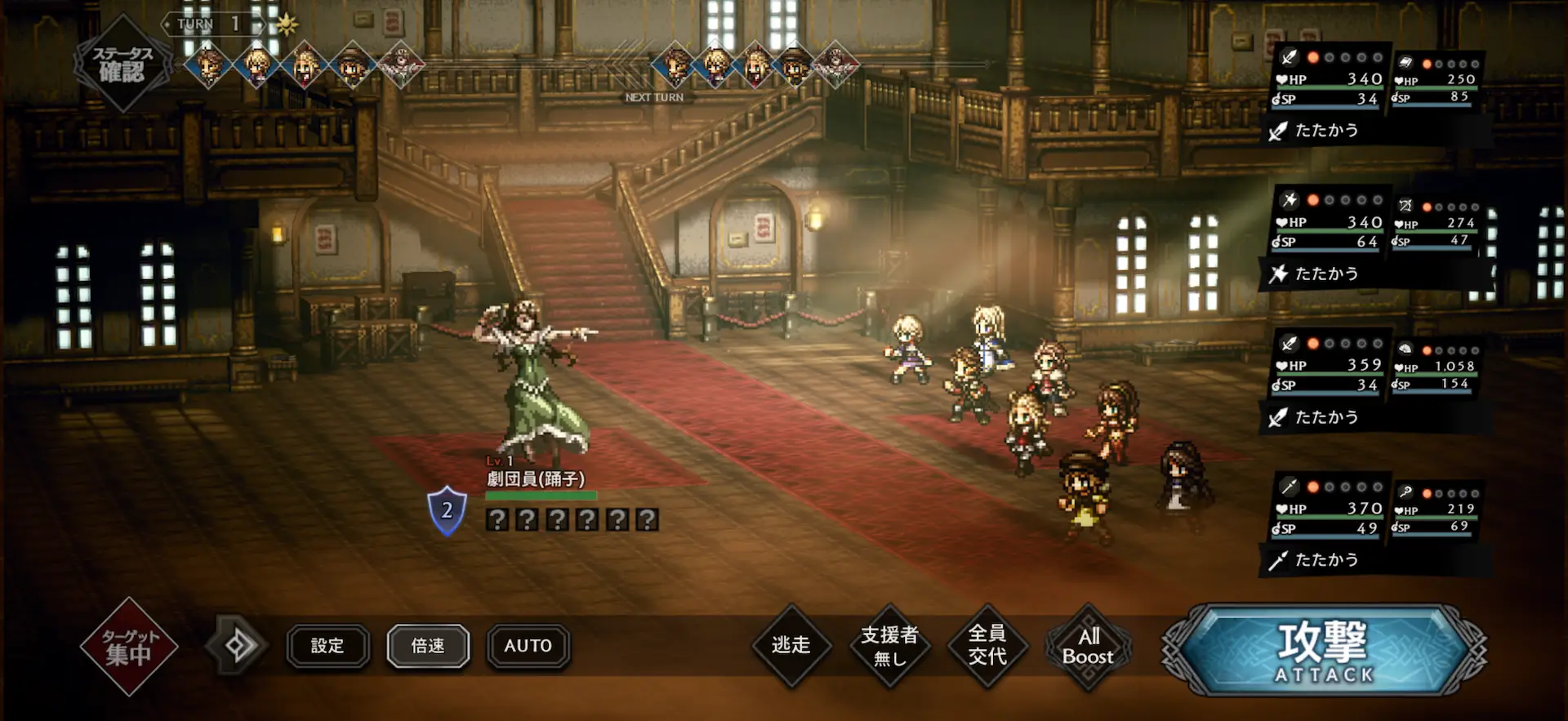Choose the 370 HP member's たたかう command
Image resolution: width=1568 pixels, height=721 pixels.
(1326, 560)
